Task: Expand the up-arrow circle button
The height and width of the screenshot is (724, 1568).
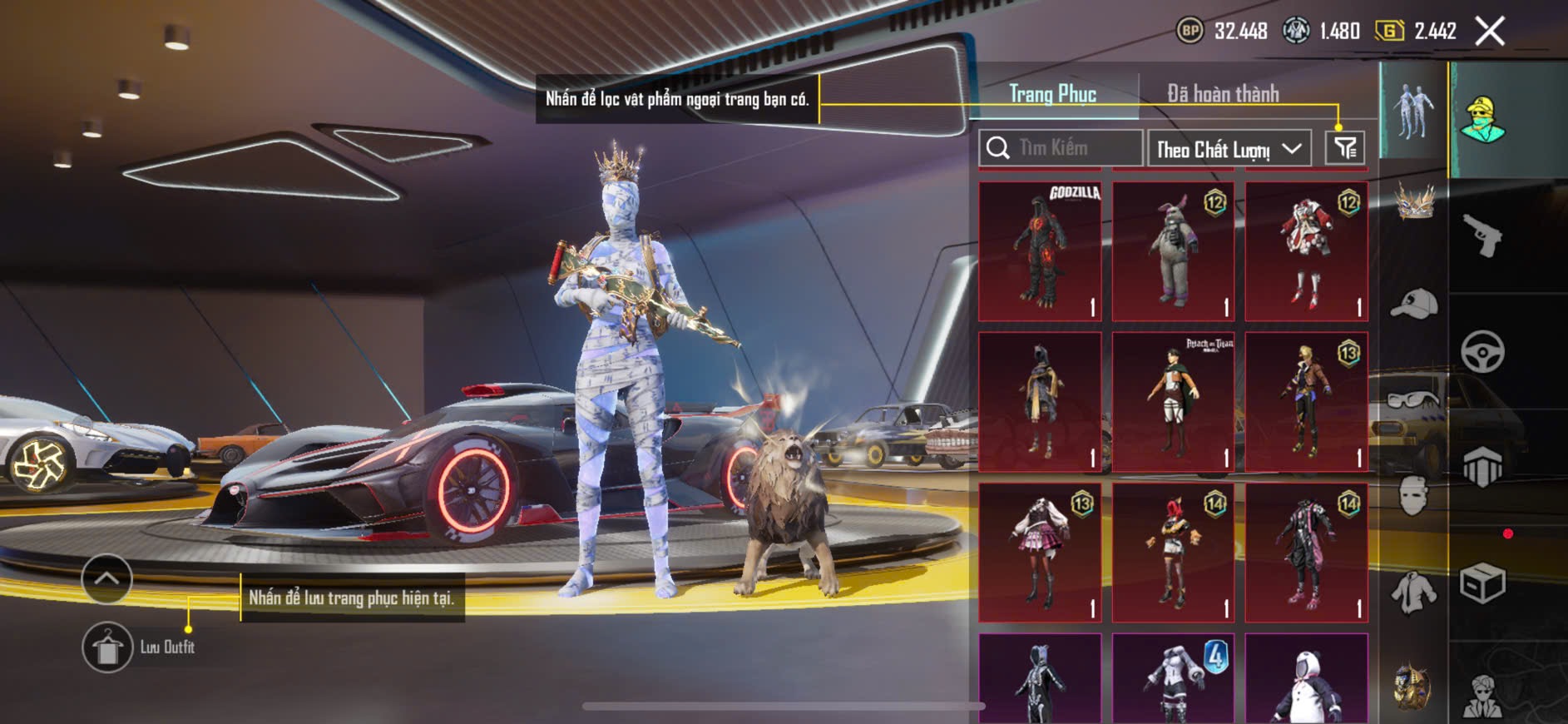Action: pyautogui.click(x=106, y=578)
